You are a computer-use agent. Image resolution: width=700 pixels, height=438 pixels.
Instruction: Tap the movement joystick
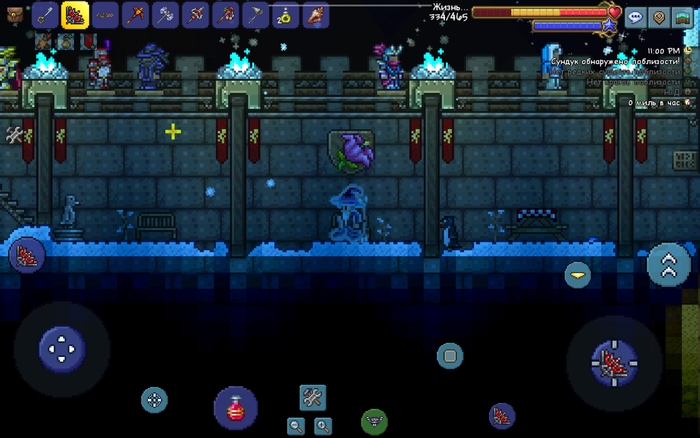pyautogui.click(x=61, y=349)
